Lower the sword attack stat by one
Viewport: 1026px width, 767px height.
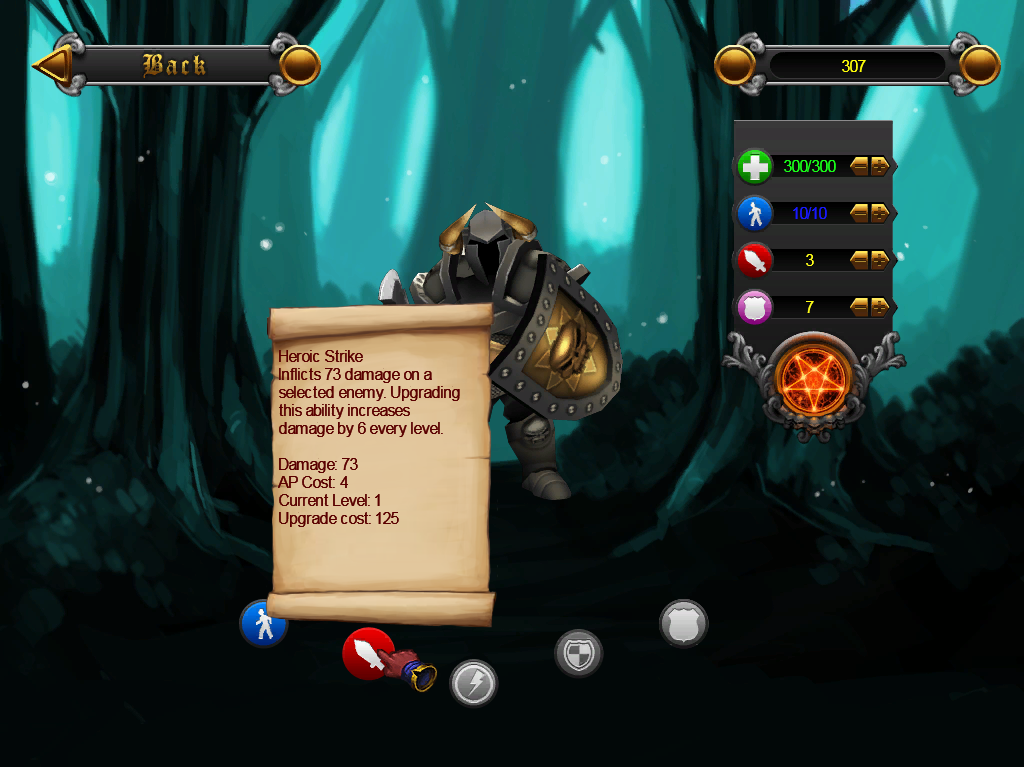pos(860,260)
